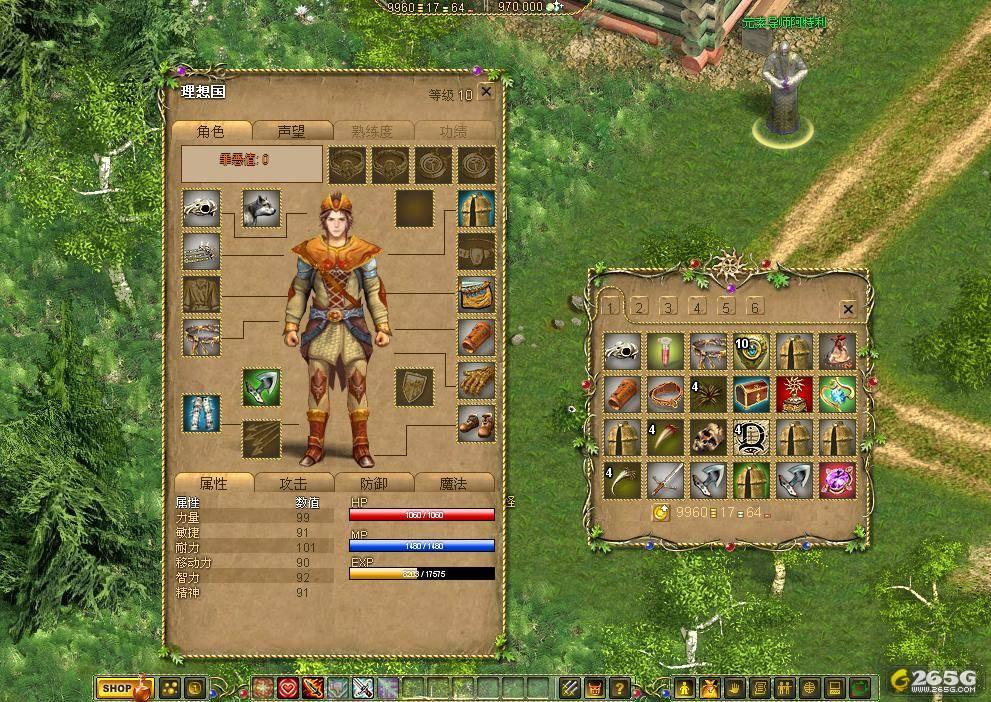
Task: Close the inventory bag window
Action: pyautogui.click(x=848, y=309)
